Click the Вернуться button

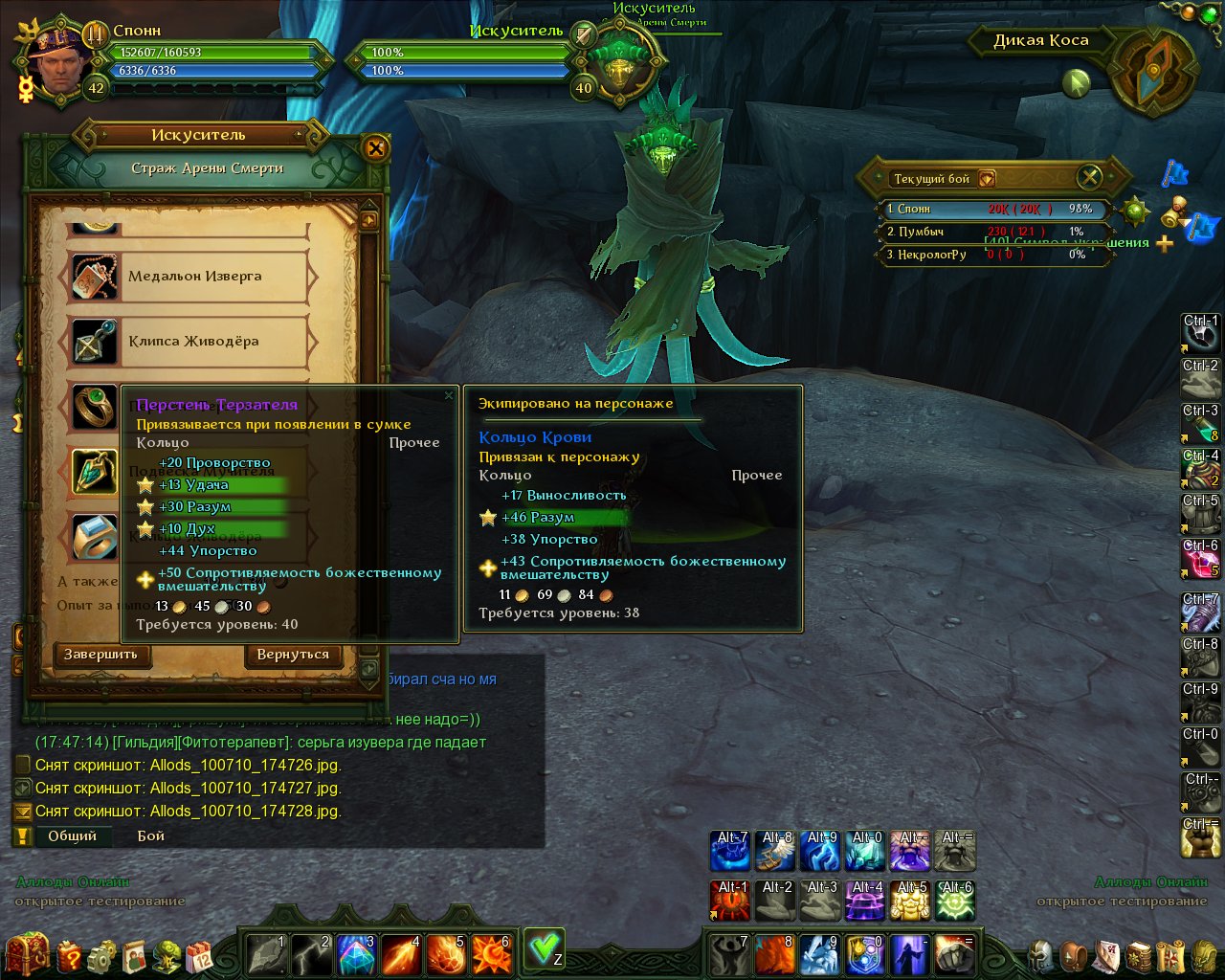tap(293, 655)
